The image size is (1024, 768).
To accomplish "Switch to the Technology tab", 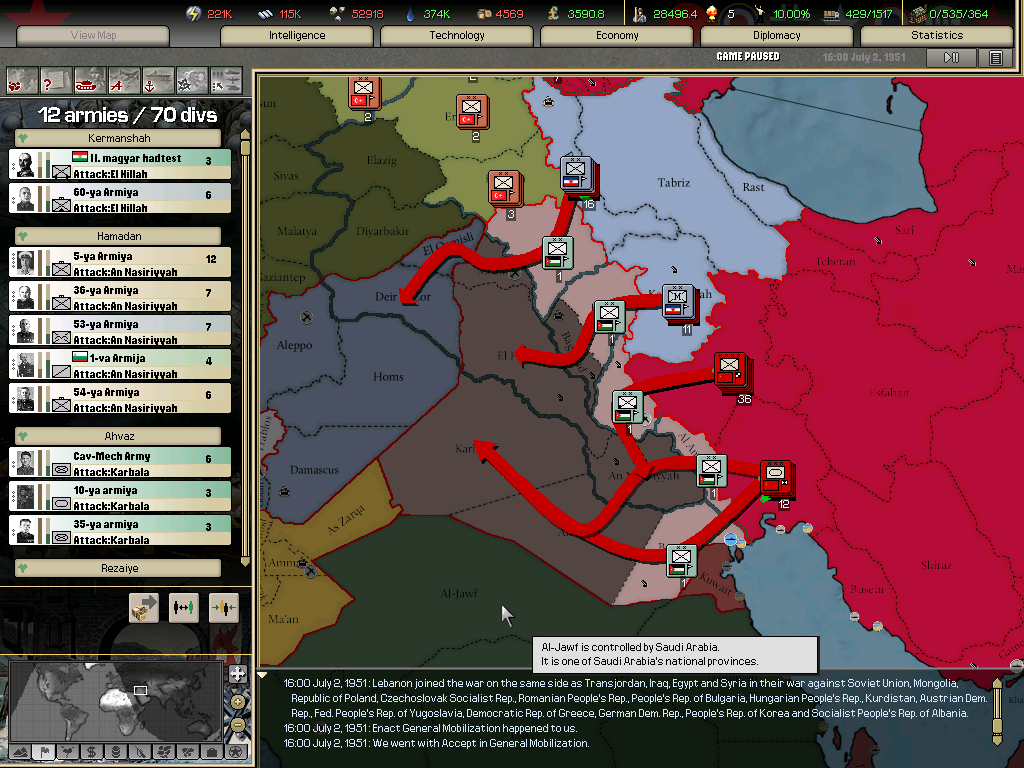I will (x=457, y=35).
